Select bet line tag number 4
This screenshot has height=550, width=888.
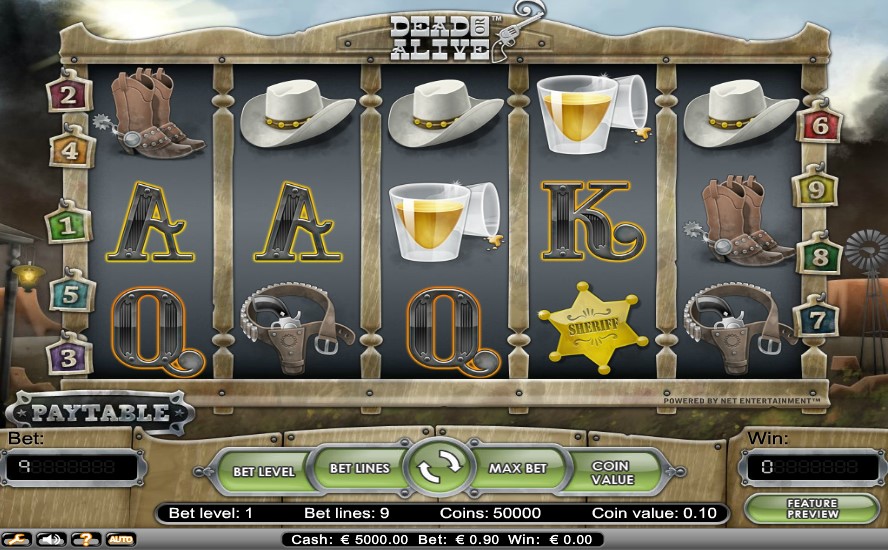70,151
